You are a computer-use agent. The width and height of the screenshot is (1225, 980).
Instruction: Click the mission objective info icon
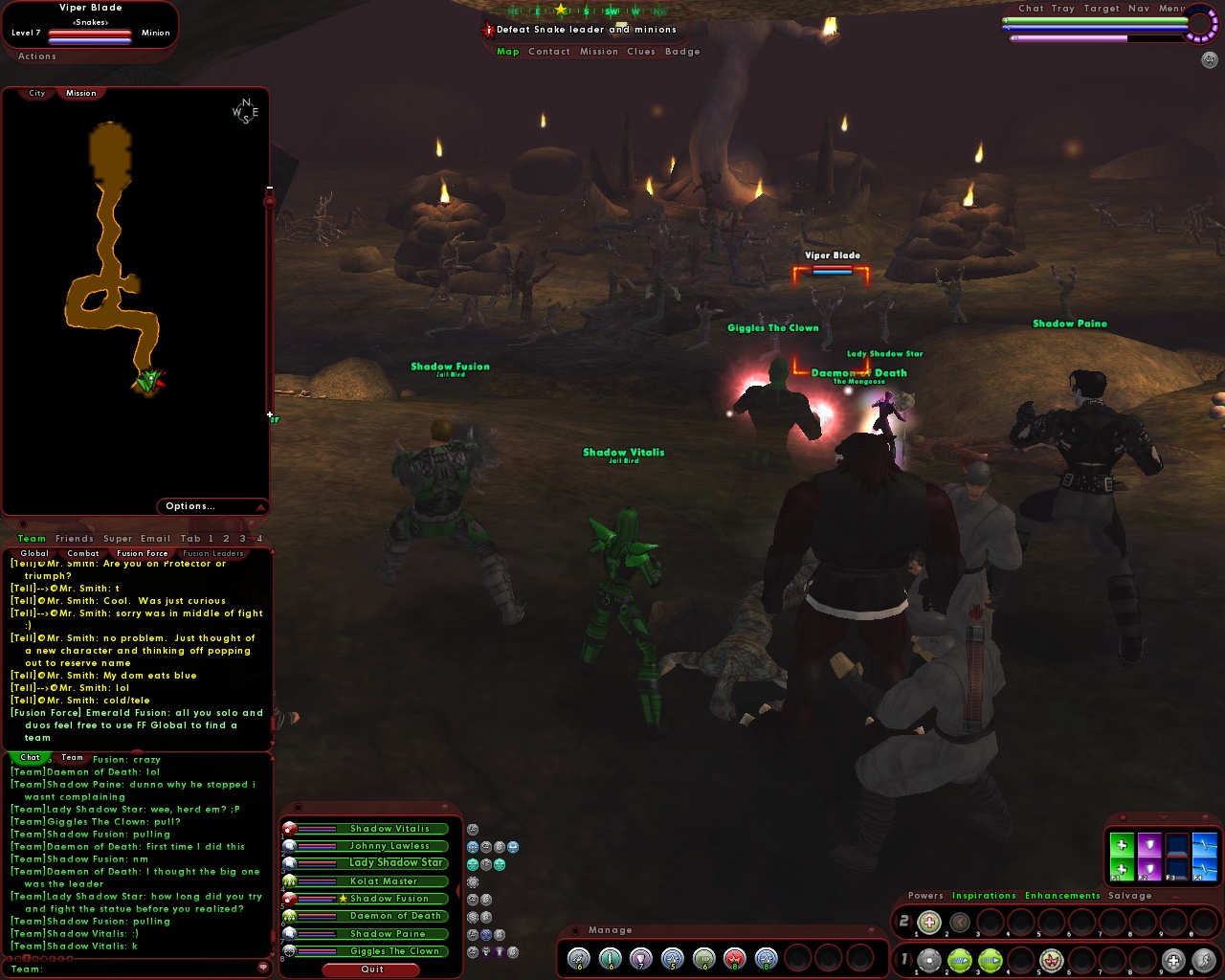point(488,30)
